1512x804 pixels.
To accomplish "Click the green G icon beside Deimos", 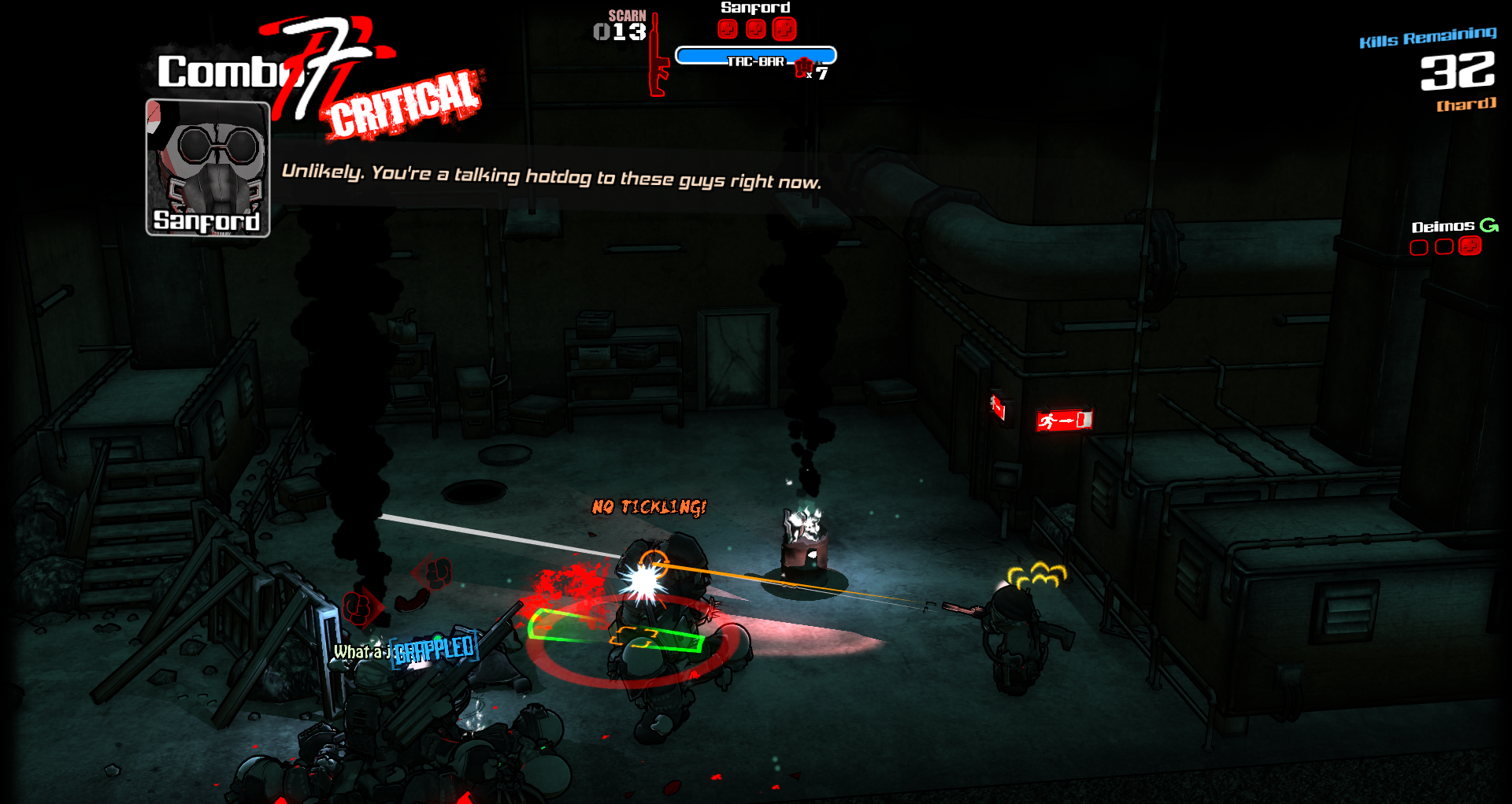I will click(1488, 226).
